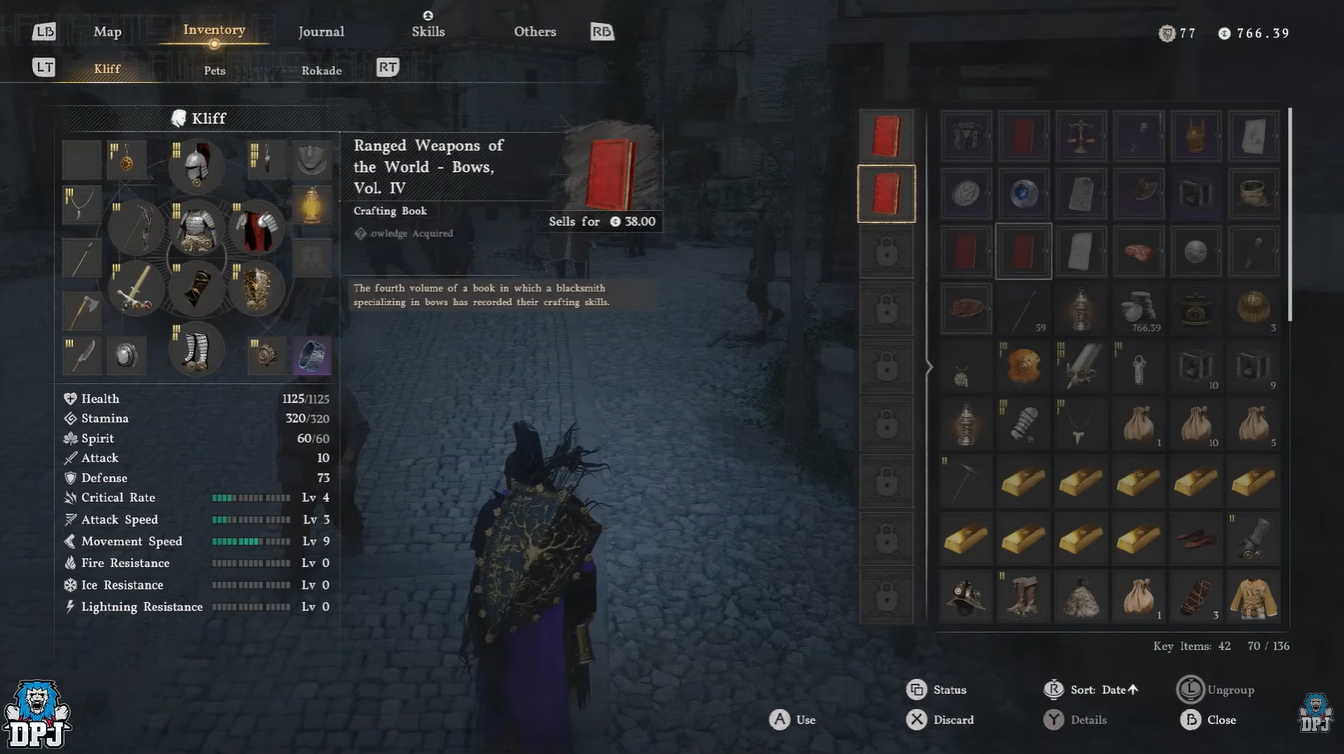
Task: Open the Map tab
Action: [107, 32]
